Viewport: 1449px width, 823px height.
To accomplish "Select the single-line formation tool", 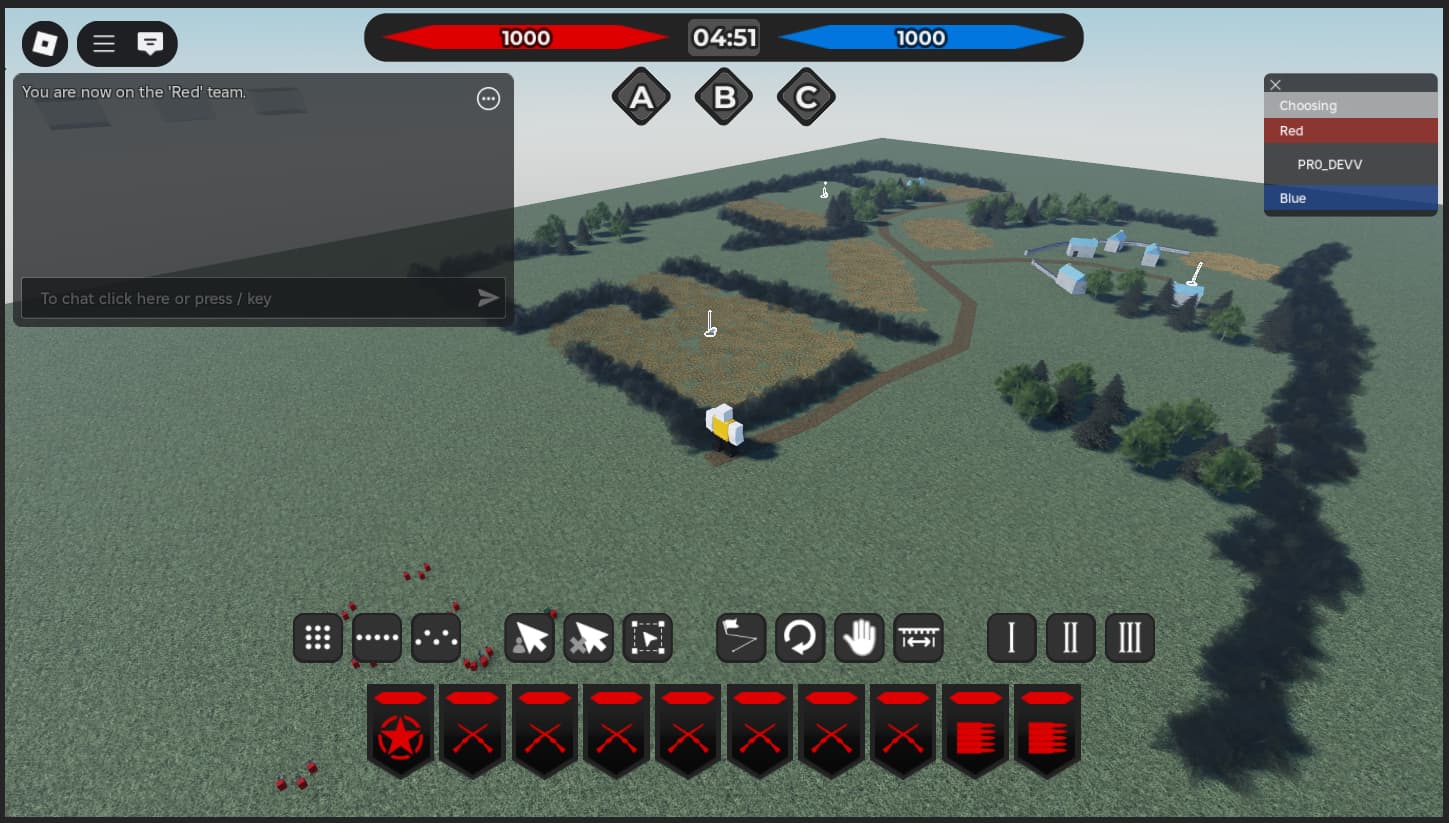I will point(376,637).
